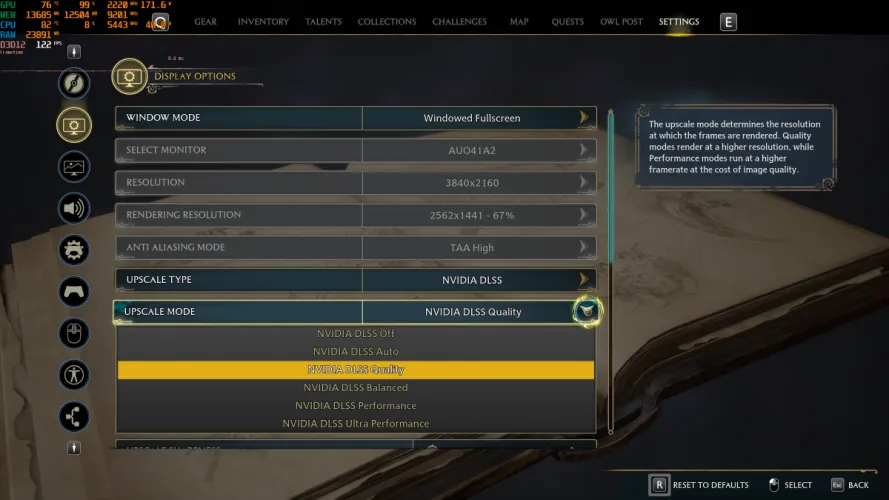Open the speaker audio settings category

click(74, 208)
